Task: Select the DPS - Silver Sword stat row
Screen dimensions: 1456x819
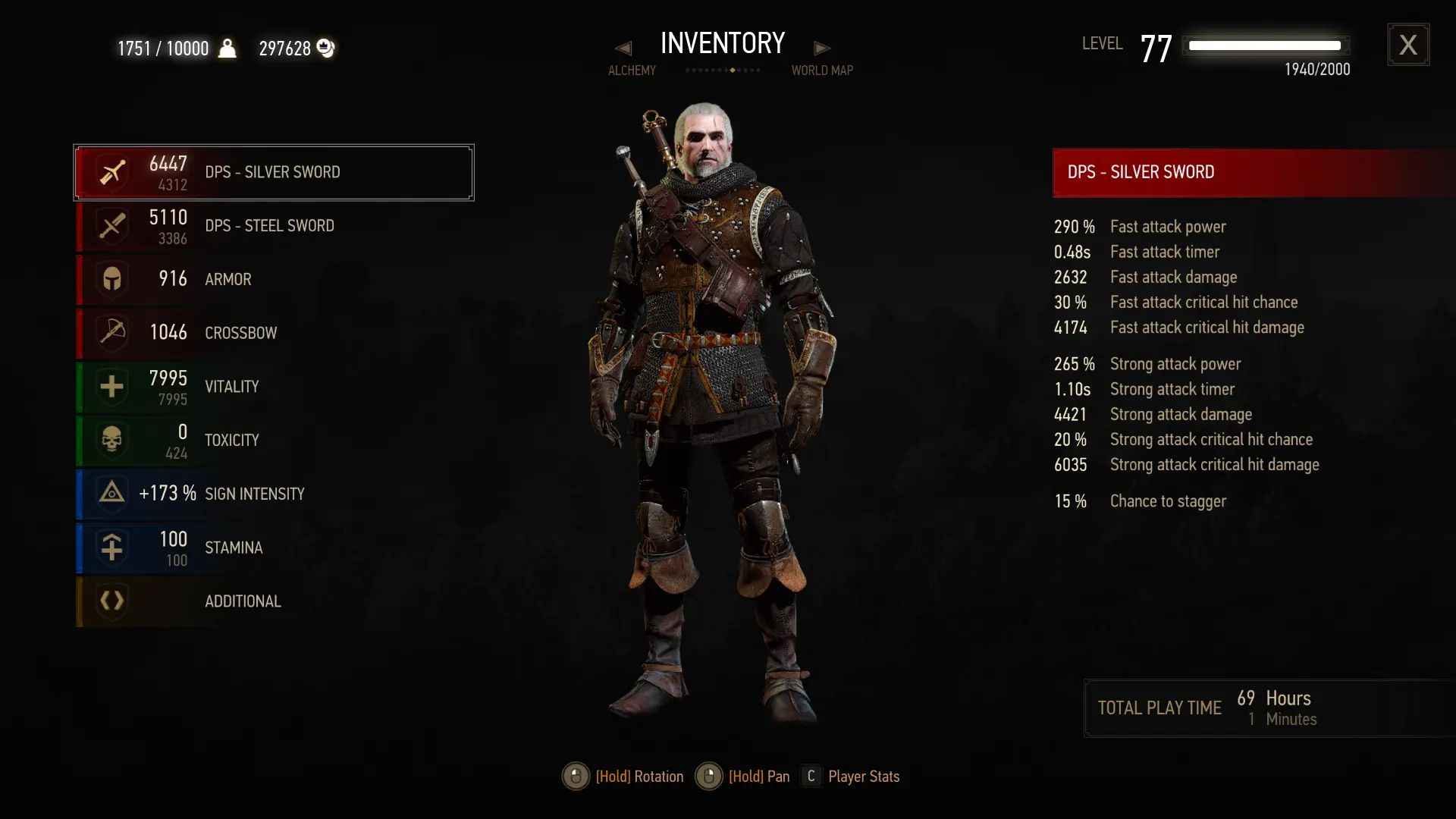Action: point(273,173)
